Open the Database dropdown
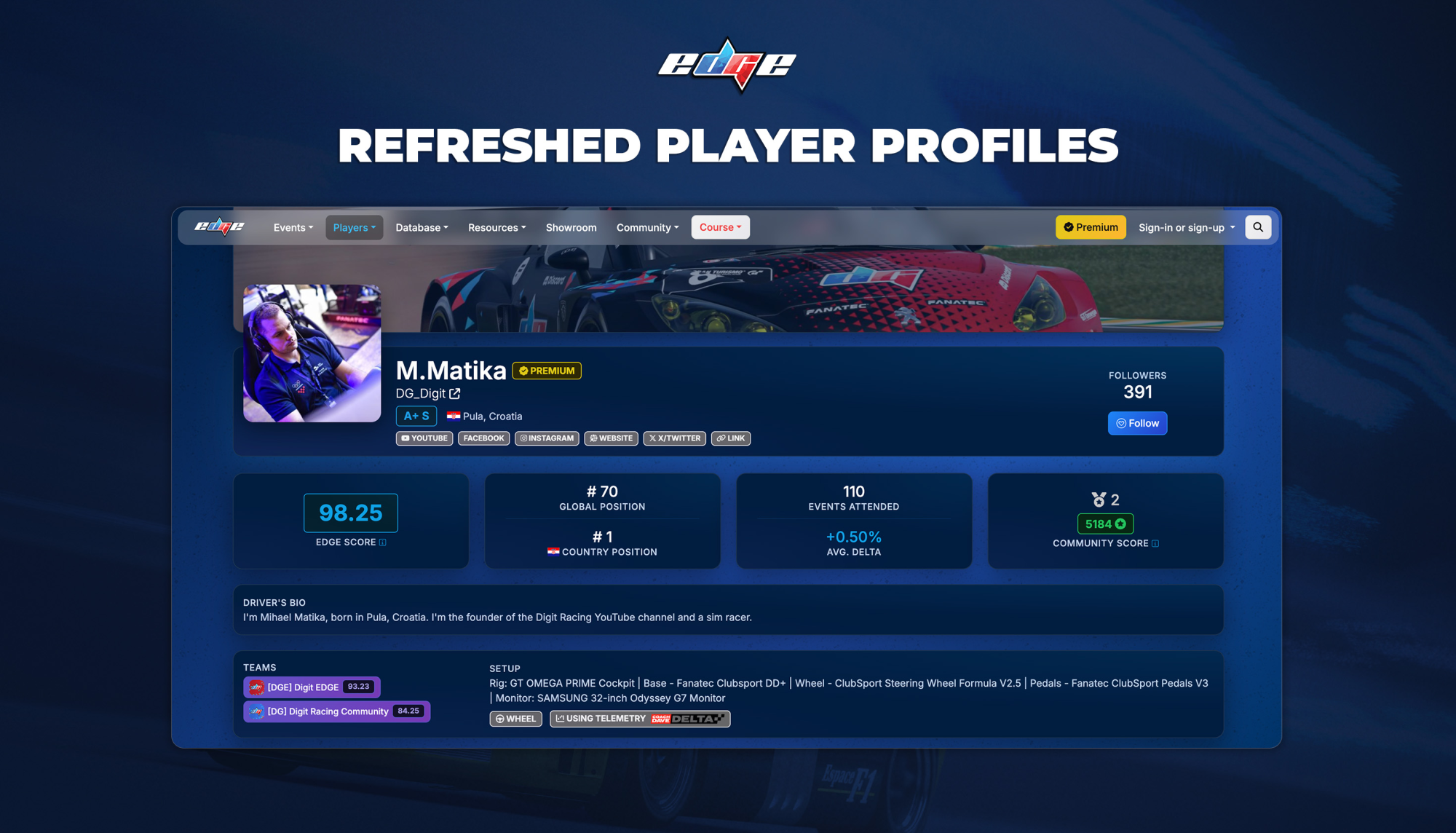Screen dimensions: 1456x833 [x=422, y=228]
